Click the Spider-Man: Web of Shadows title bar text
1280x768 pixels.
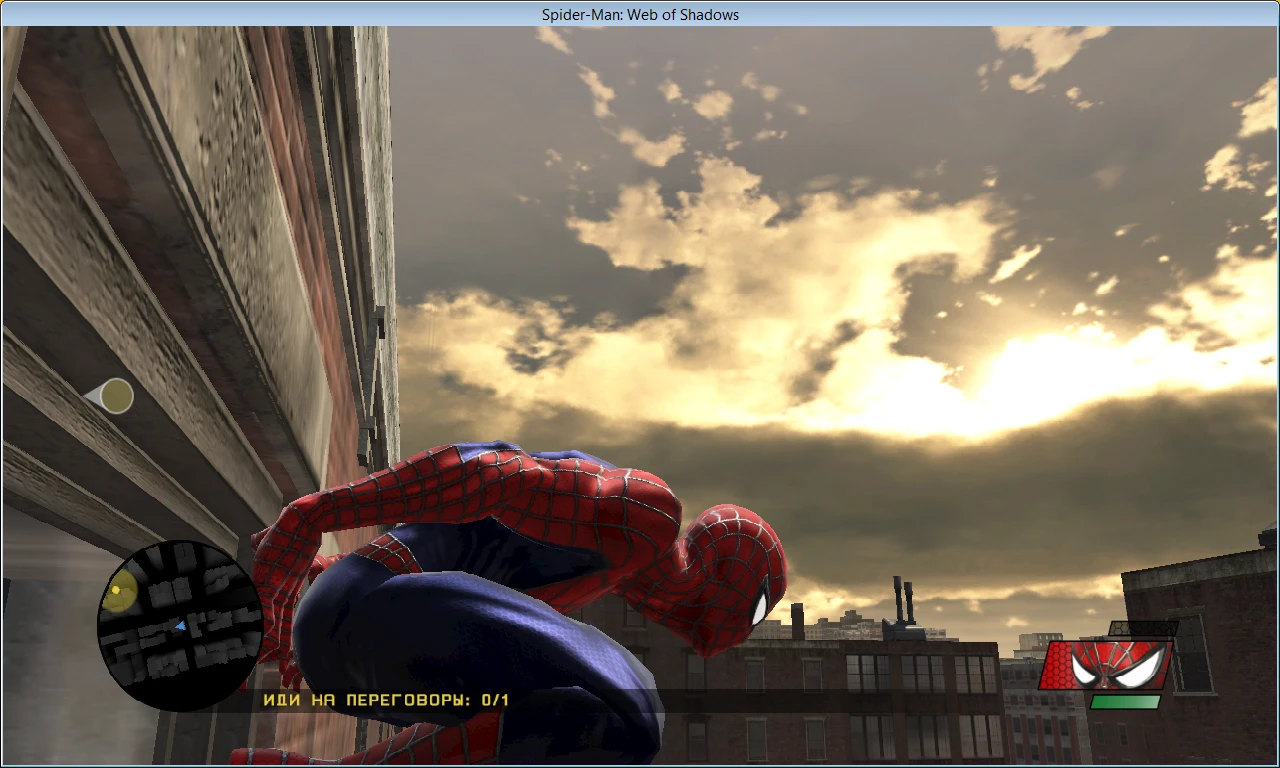pos(640,14)
